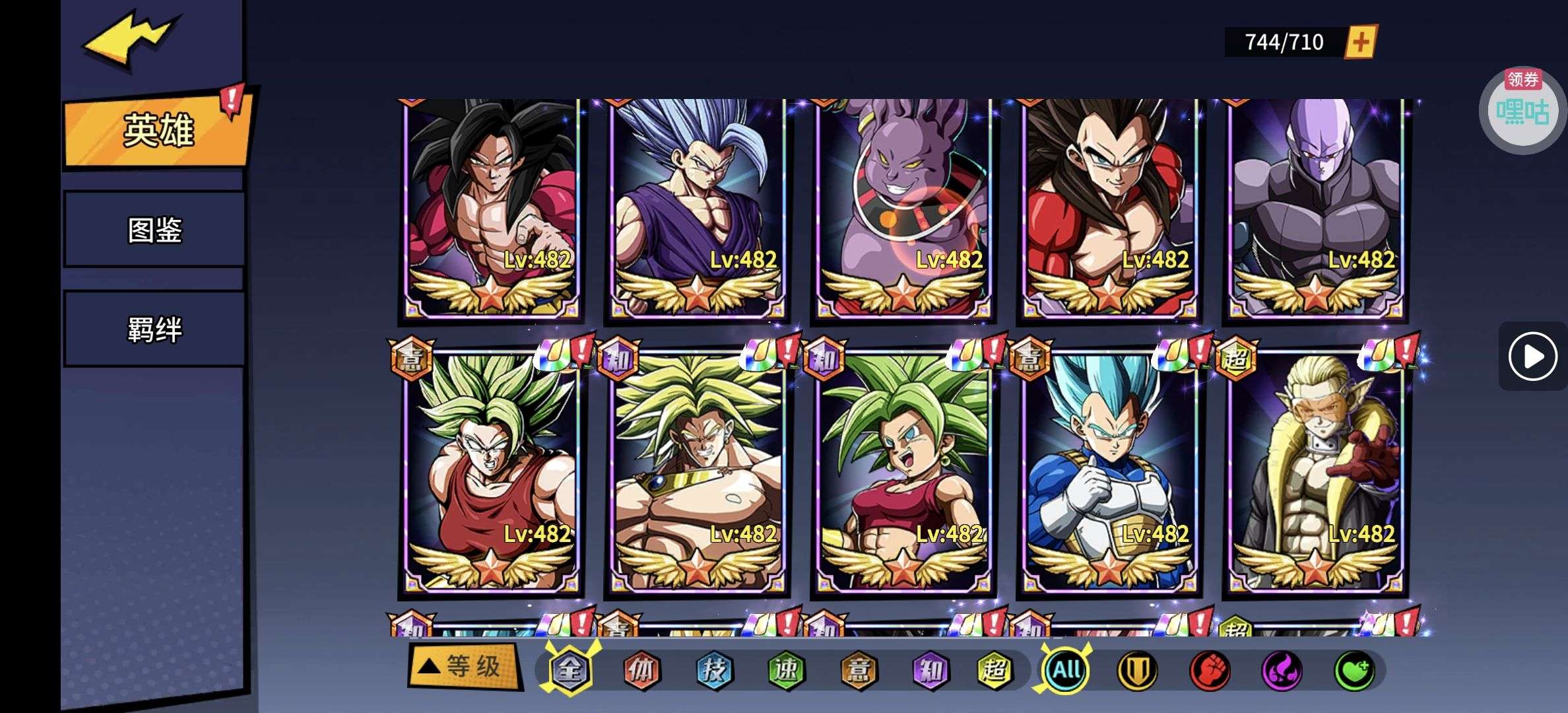Filter heroes by the red 体 type
The image size is (1568, 713).
(641, 671)
